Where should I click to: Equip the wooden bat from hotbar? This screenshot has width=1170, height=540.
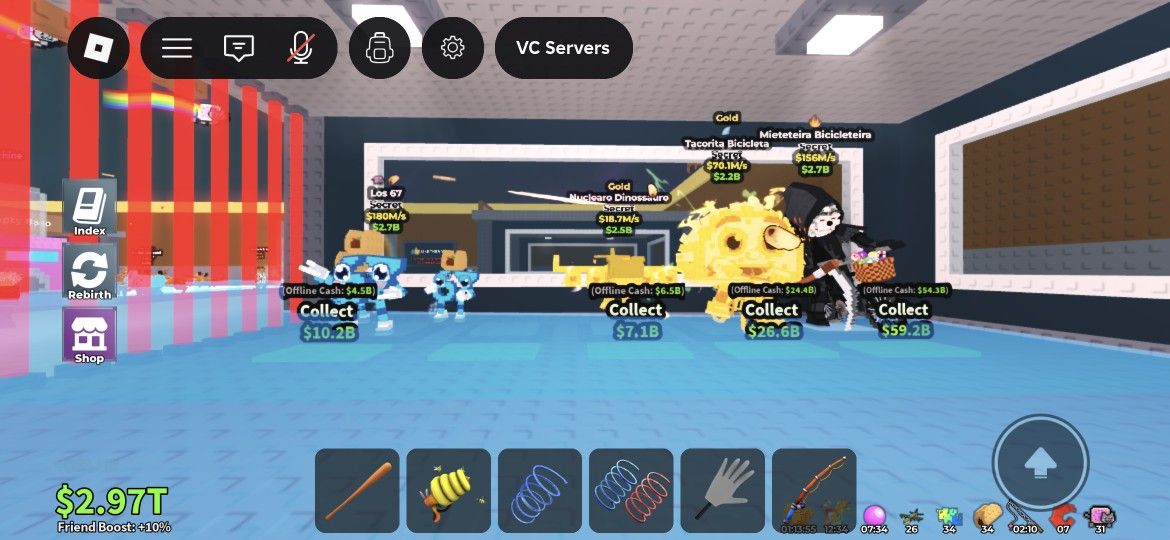point(357,490)
